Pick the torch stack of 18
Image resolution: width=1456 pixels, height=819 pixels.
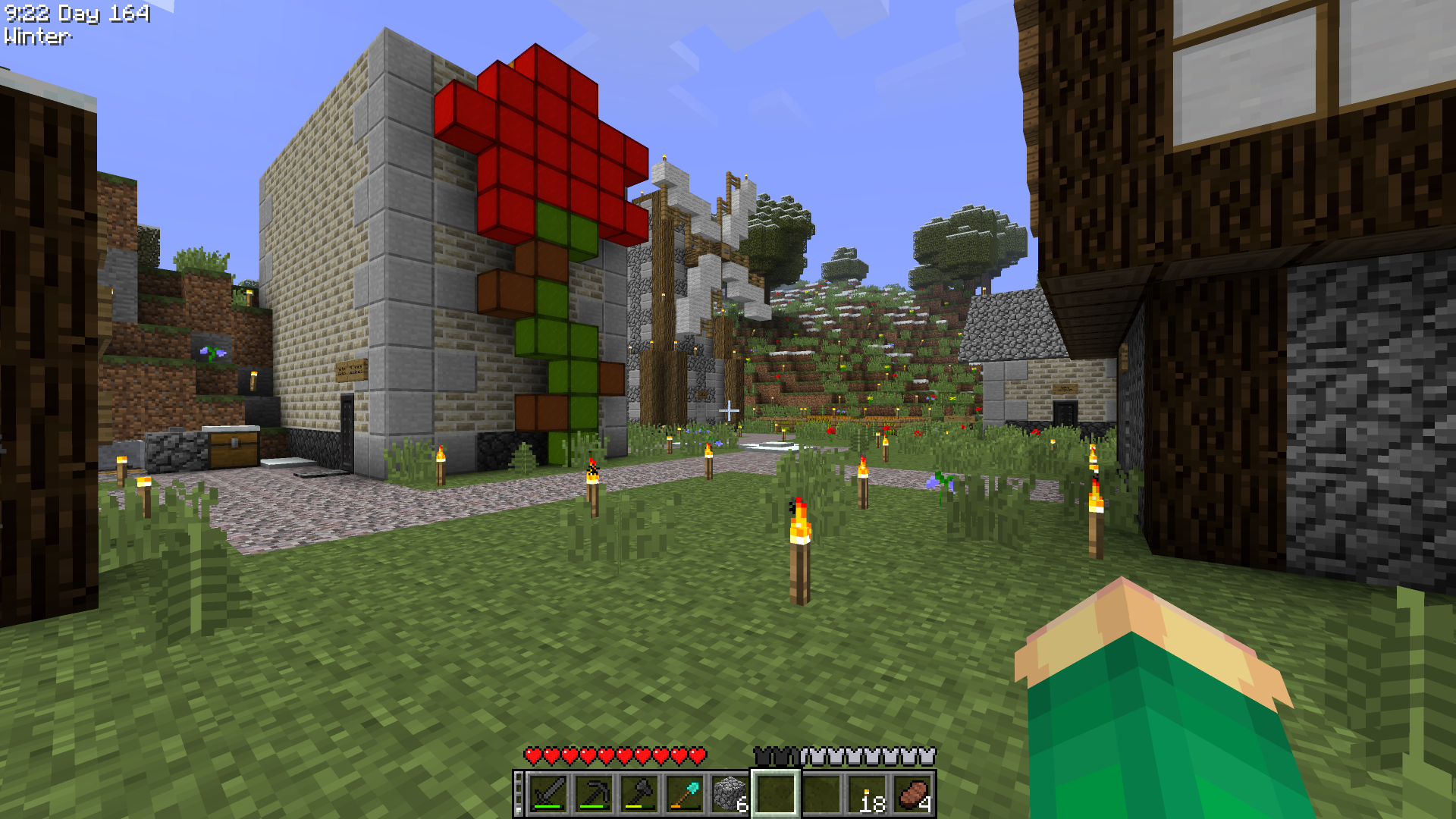867,794
